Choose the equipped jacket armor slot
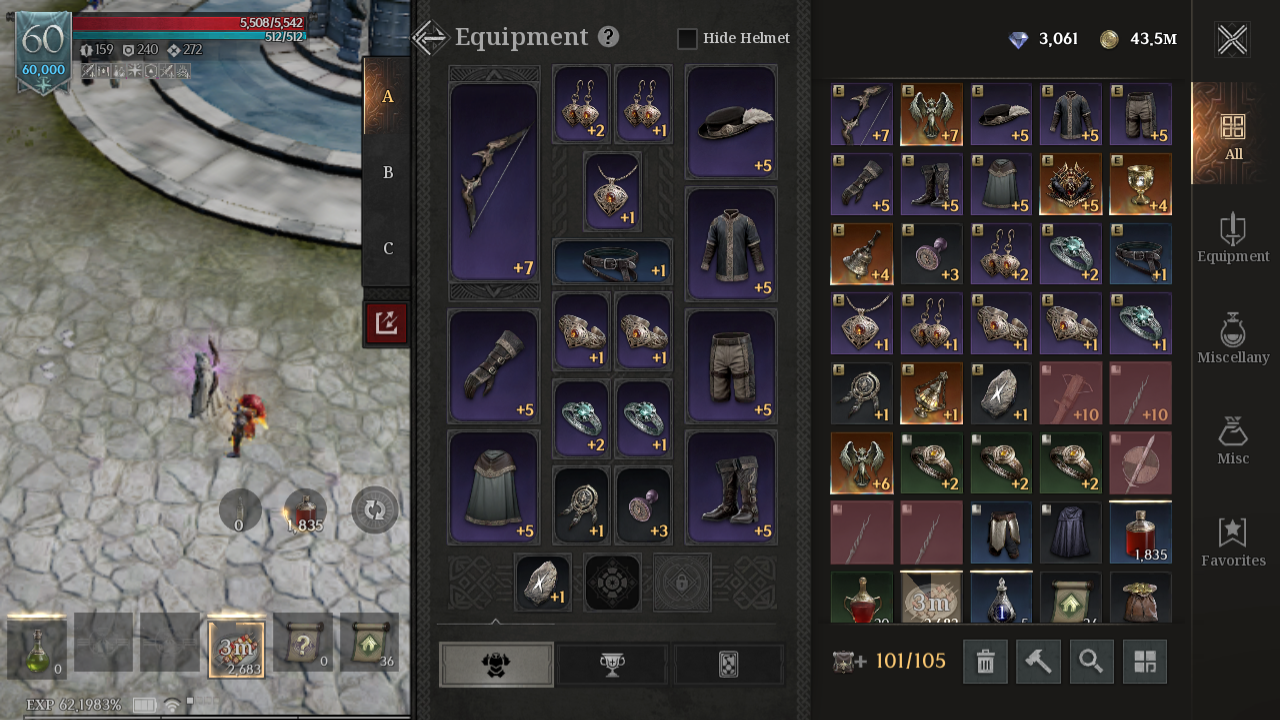The height and width of the screenshot is (720, 1280). (731, 244)
